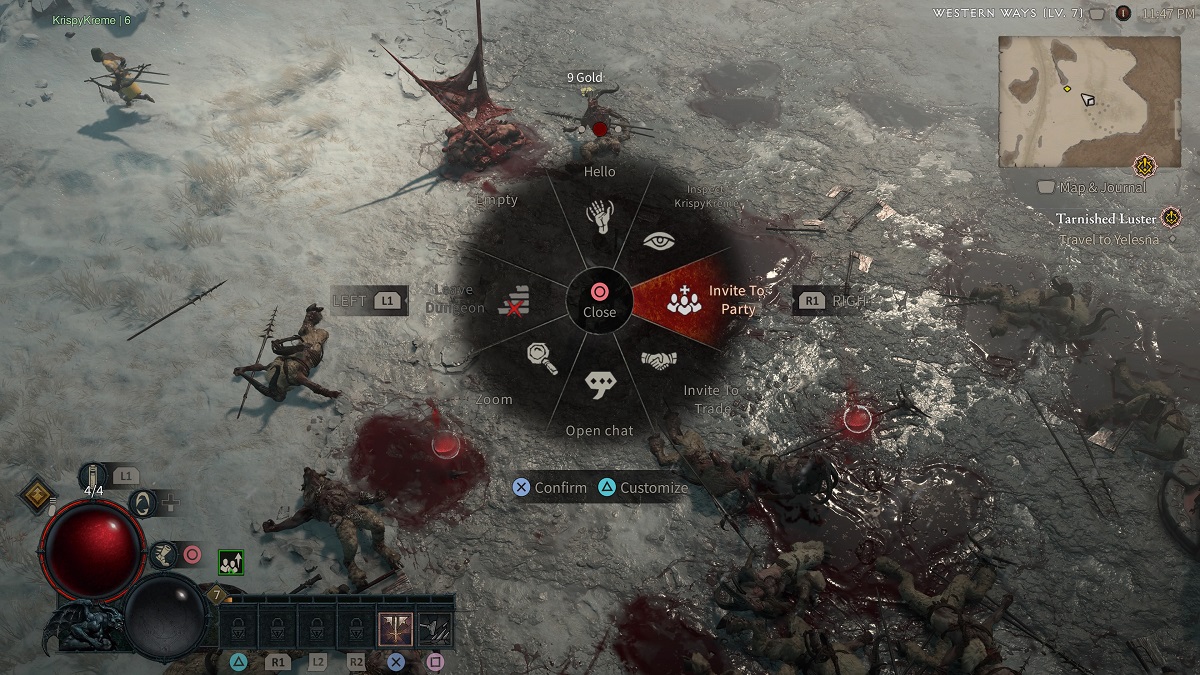Activate the circular swirl ability icon
The image size is (1200, 675).
point(142,503)
